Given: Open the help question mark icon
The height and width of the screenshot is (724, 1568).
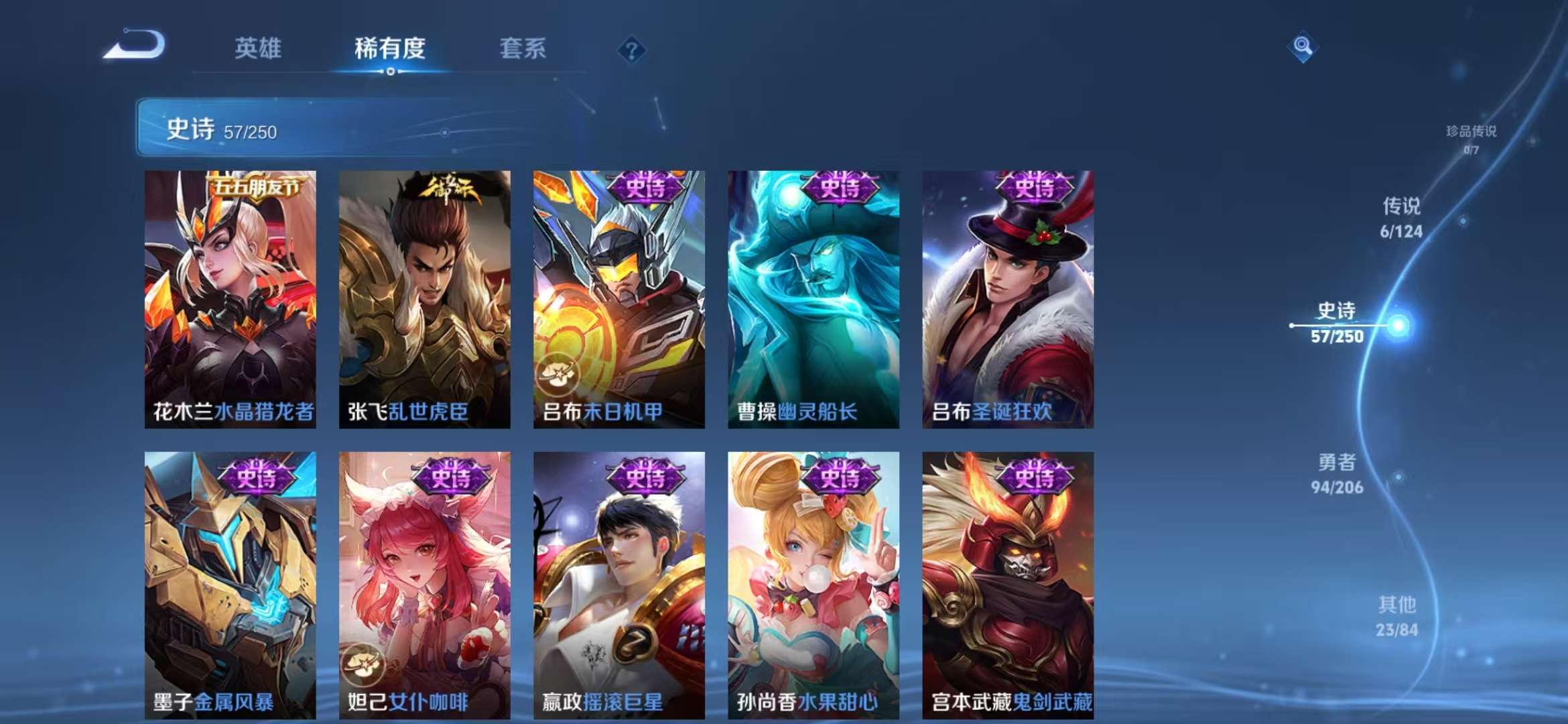Looking at the screenshot, I should tap(632, 48).
